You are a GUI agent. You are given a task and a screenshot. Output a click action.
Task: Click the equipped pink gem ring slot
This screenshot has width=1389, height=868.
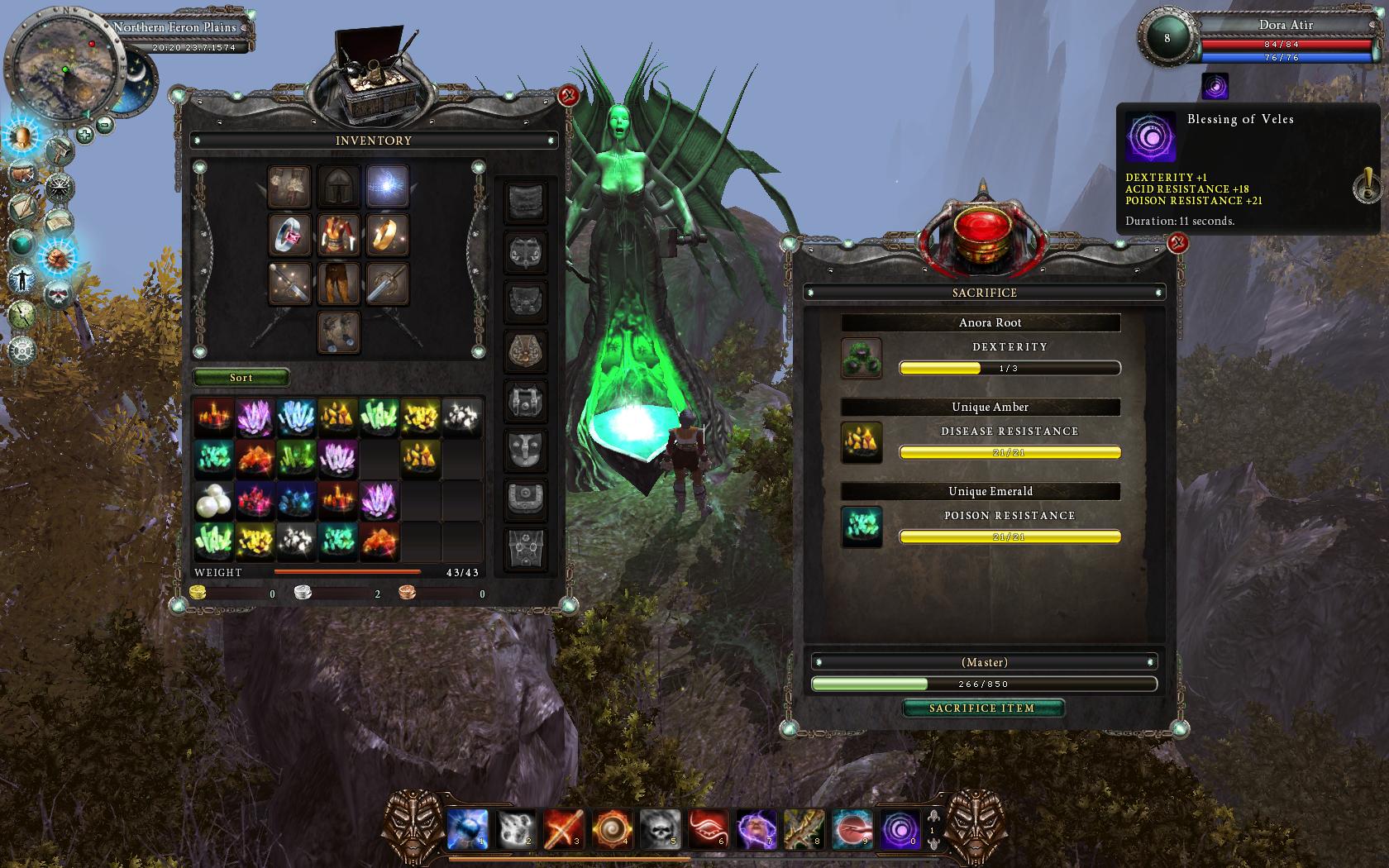289,236
